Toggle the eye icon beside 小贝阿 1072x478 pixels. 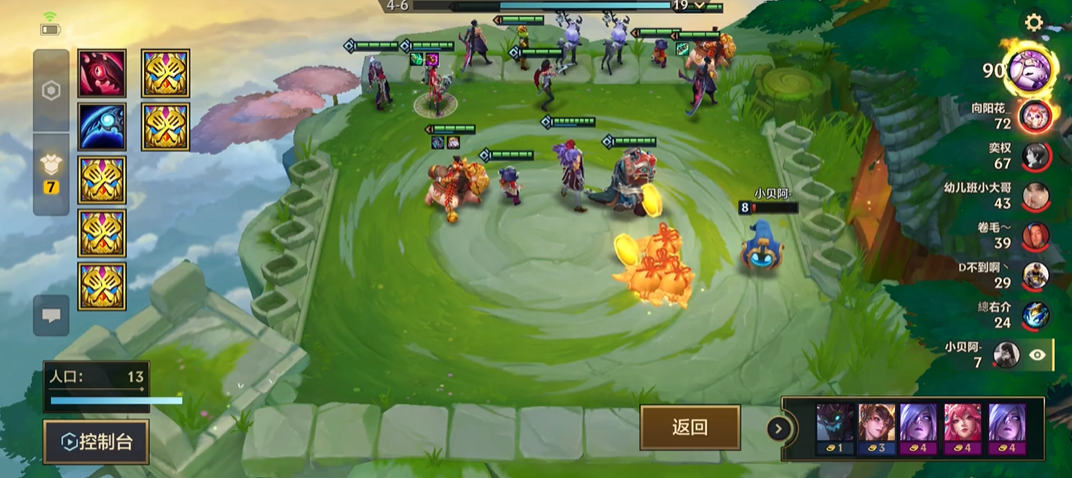pyautogui.click(x=1038, y=354)
